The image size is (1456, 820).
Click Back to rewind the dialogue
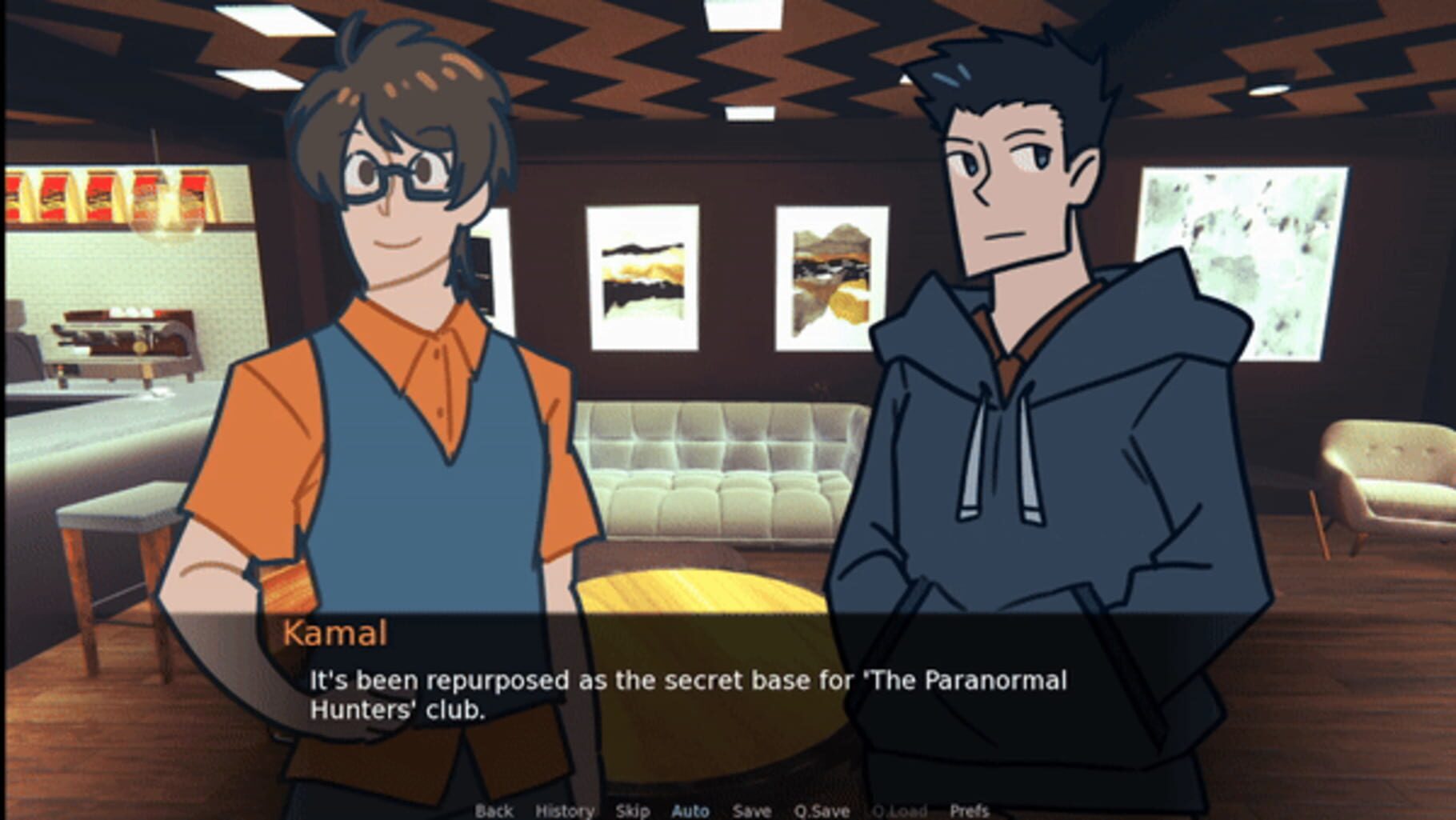click(x=494, y=810)
